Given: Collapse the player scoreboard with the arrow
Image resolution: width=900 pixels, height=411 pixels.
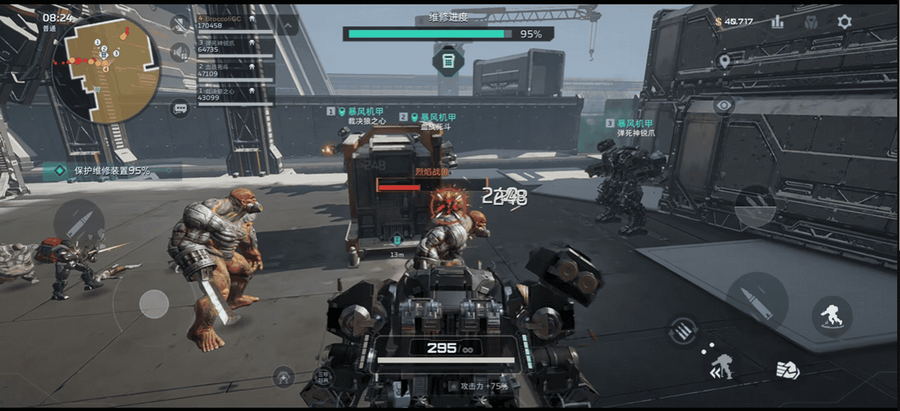Looking at the screenshot, I should (286, 24).
